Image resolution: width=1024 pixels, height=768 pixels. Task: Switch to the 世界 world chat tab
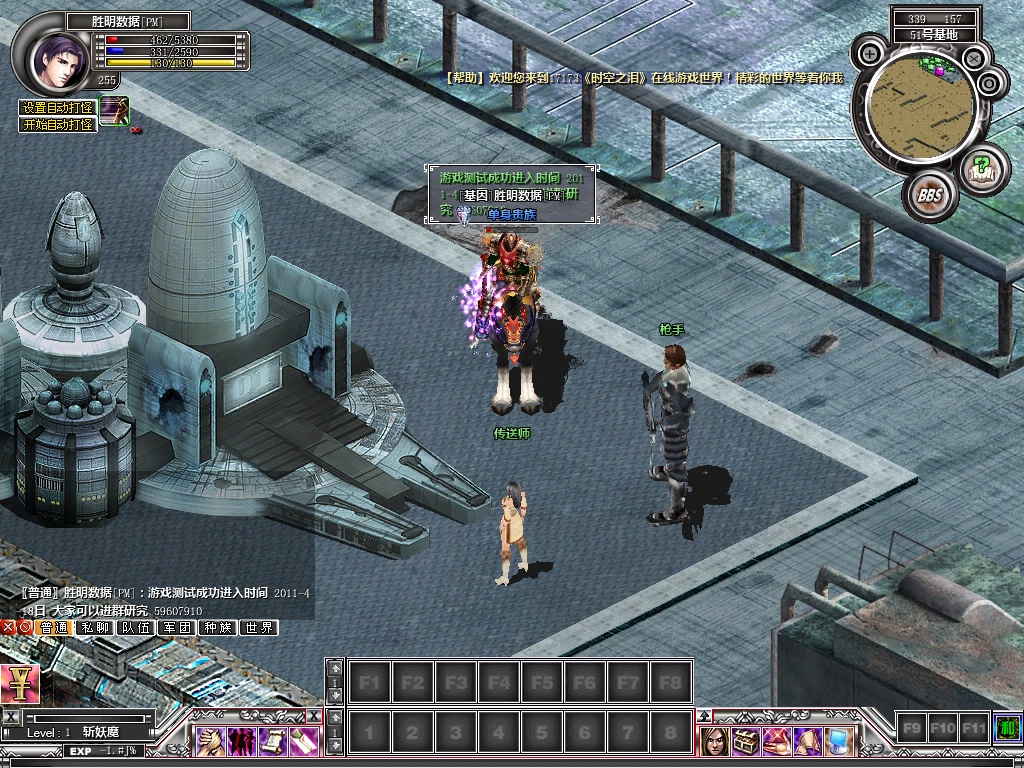[x=259, y=628]
